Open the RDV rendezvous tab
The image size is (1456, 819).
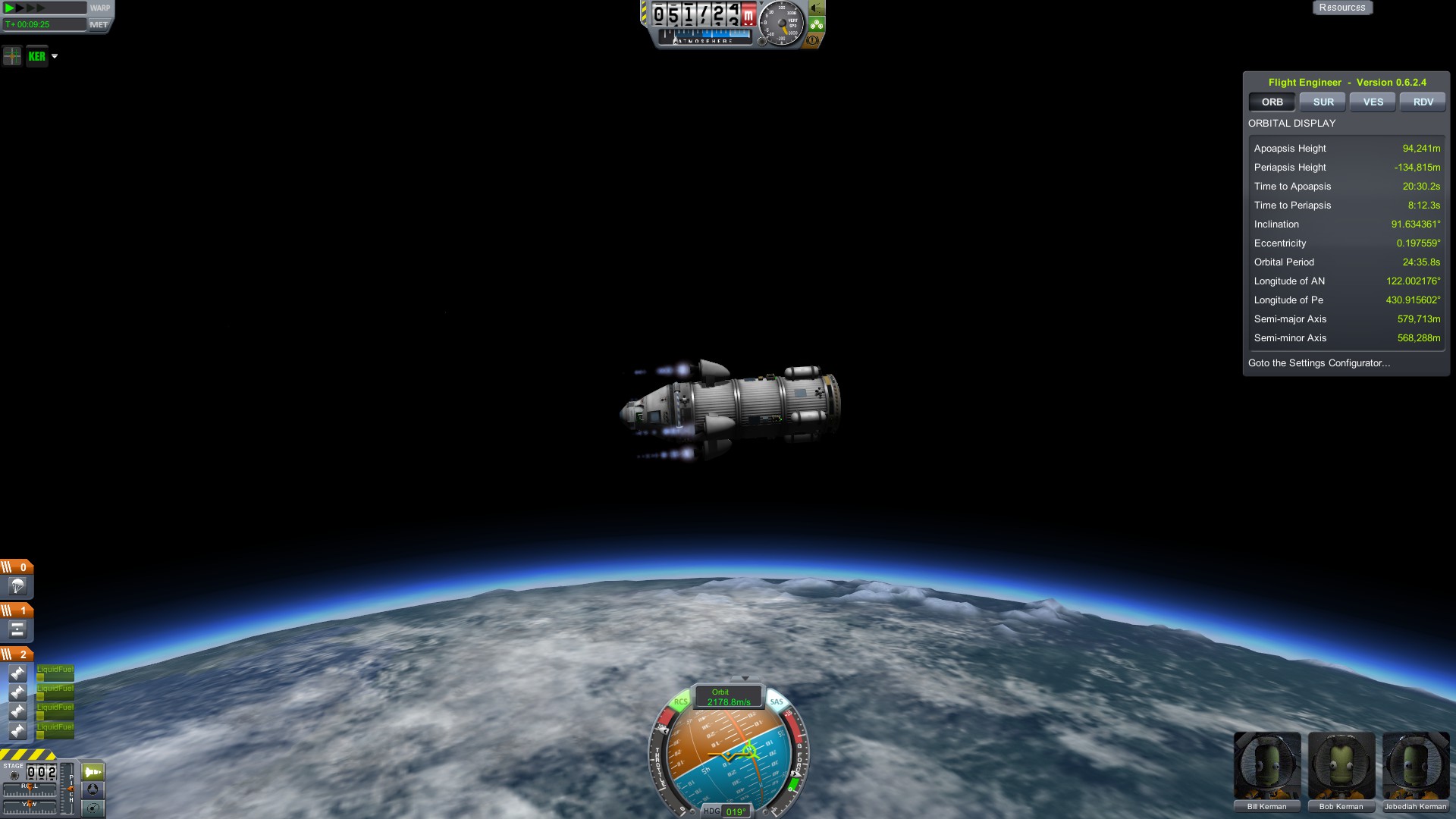pyautogui.click(x=1423, y=102)
